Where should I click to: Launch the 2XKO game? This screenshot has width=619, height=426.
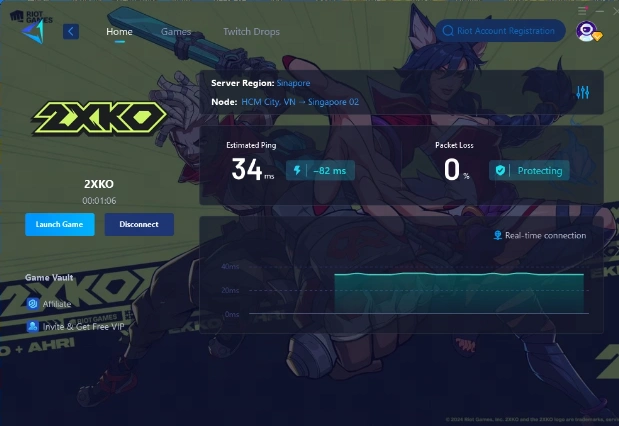[x=59, y=224]
